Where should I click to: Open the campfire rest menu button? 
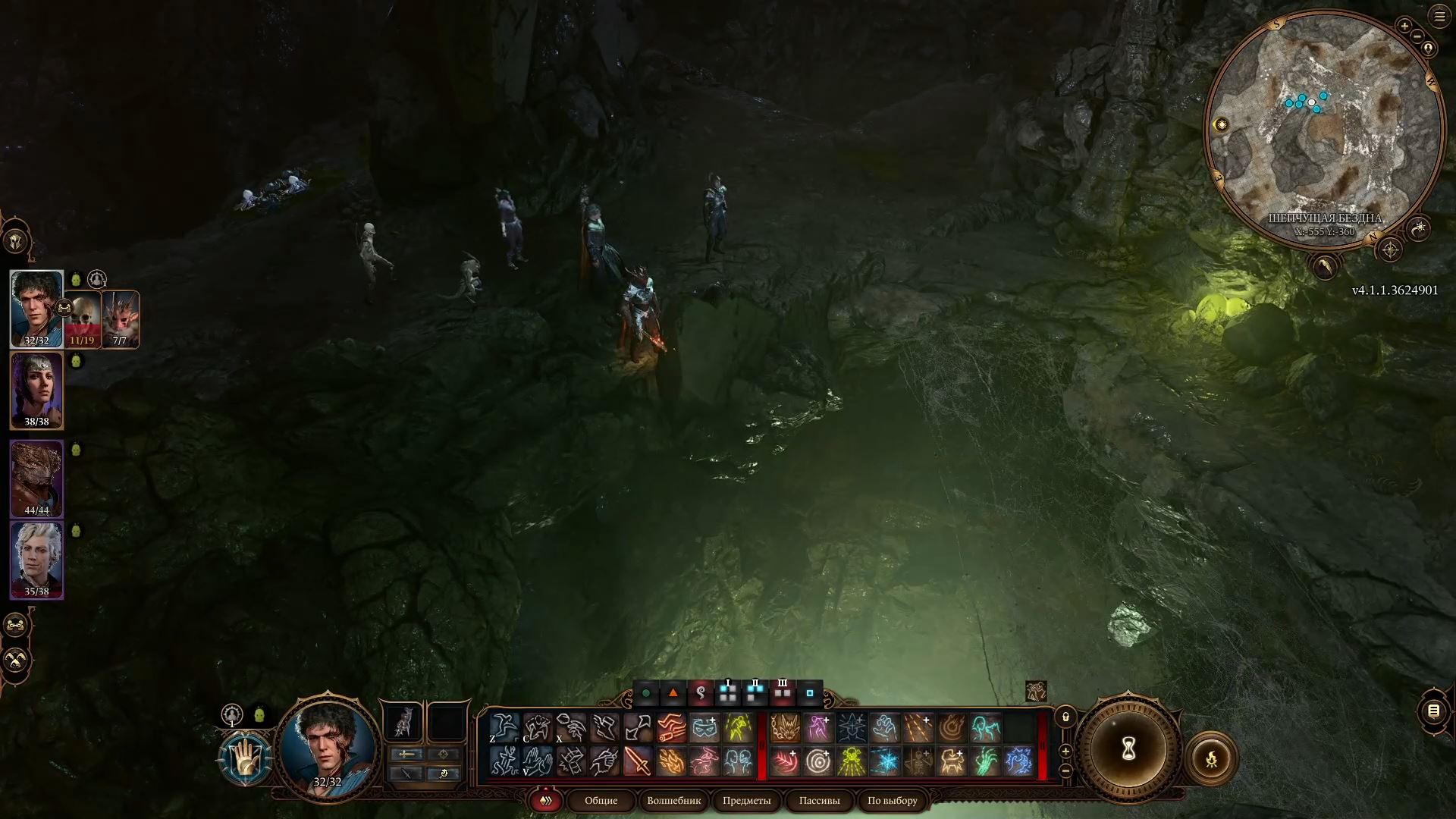point(1211,758)
